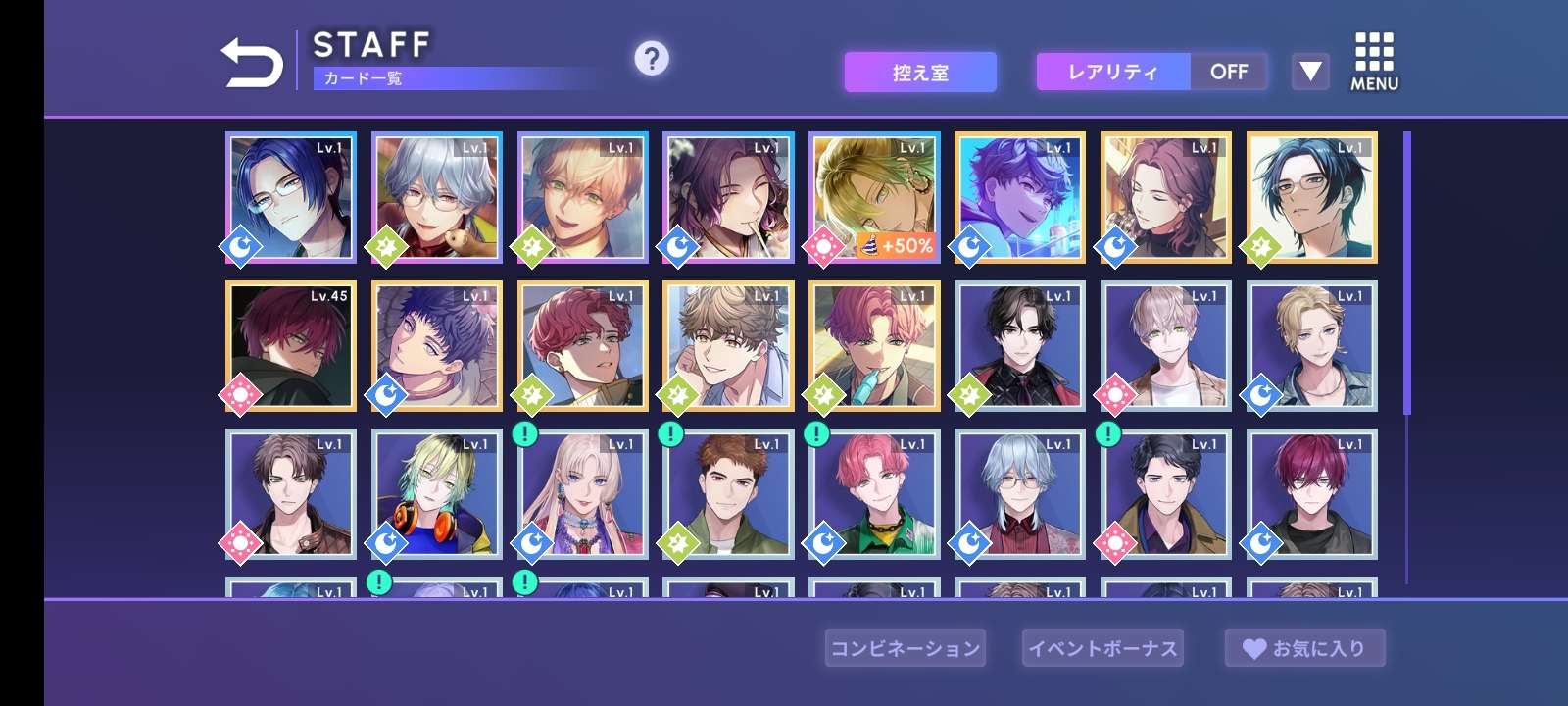Select the Lv.45 red-haired card
This screenshot has width=1568, height=706.
tap(291, 346)
